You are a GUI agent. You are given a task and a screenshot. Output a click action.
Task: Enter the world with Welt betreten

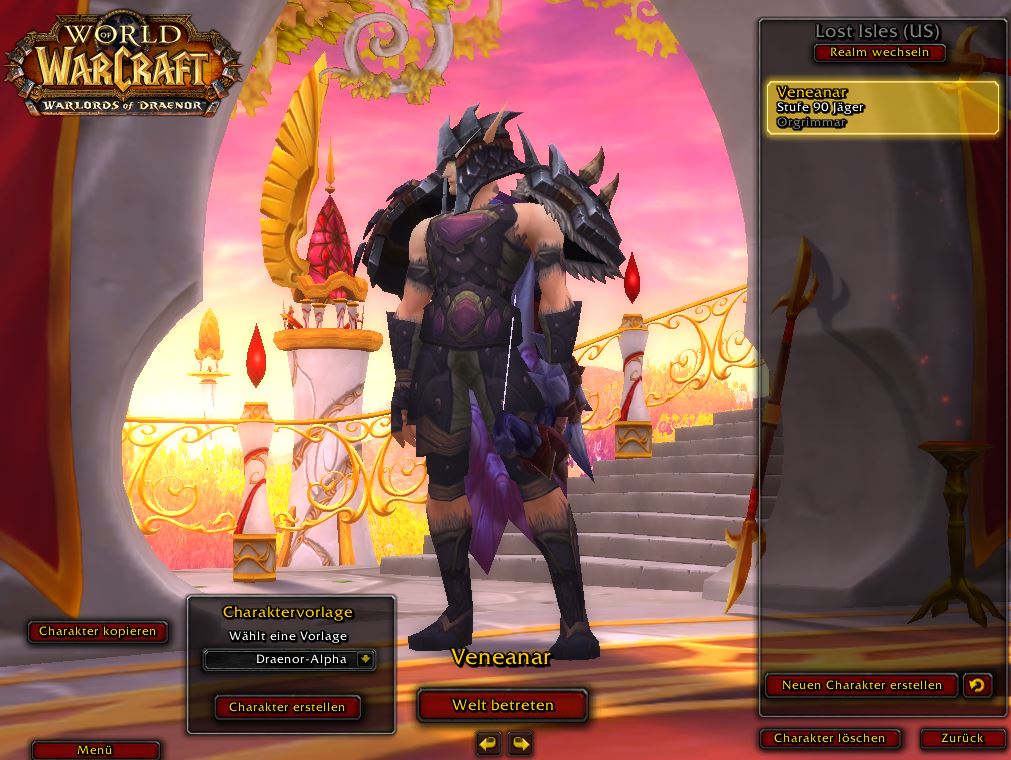pos(502,705)
